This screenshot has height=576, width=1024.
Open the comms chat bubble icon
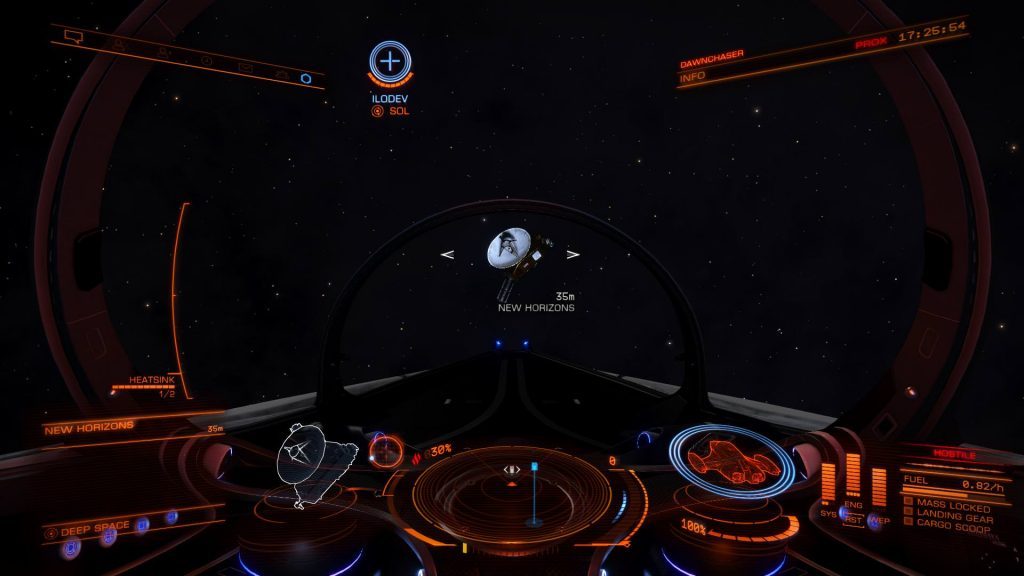[72, 36]
